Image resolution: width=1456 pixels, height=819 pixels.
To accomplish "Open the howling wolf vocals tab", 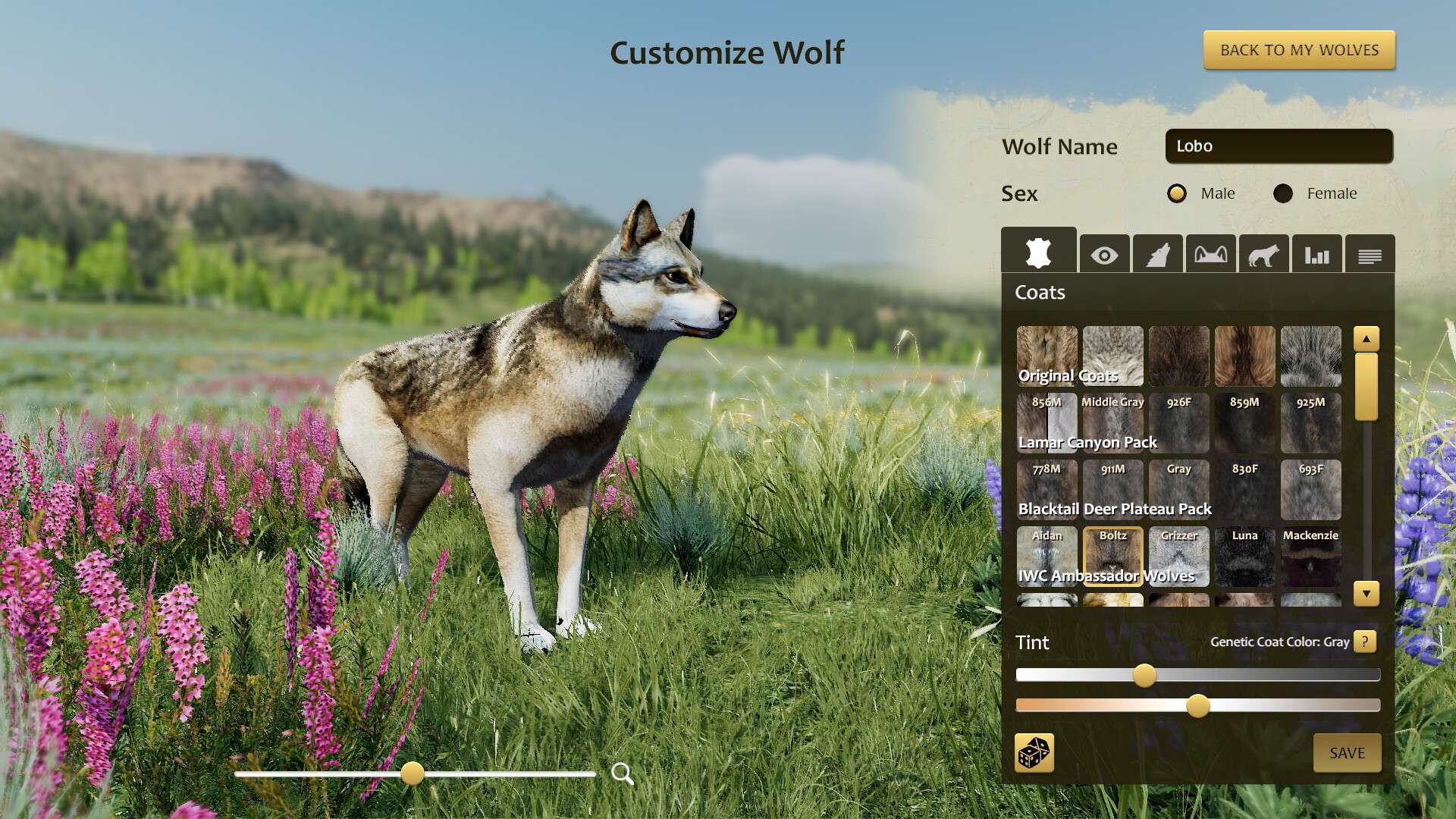I will coord(1156,255).
